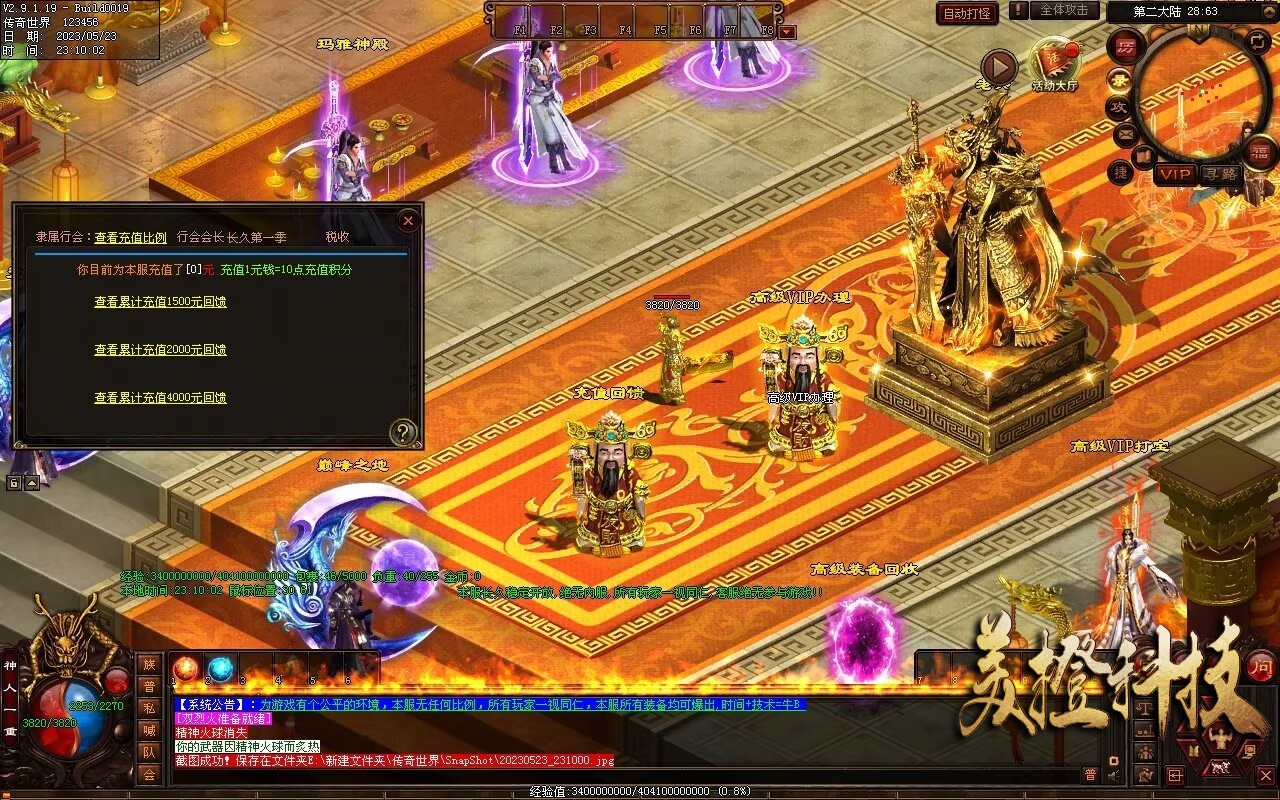
Task: Toggle 自动打怪 auto-fight button
Action: point(967,13)
